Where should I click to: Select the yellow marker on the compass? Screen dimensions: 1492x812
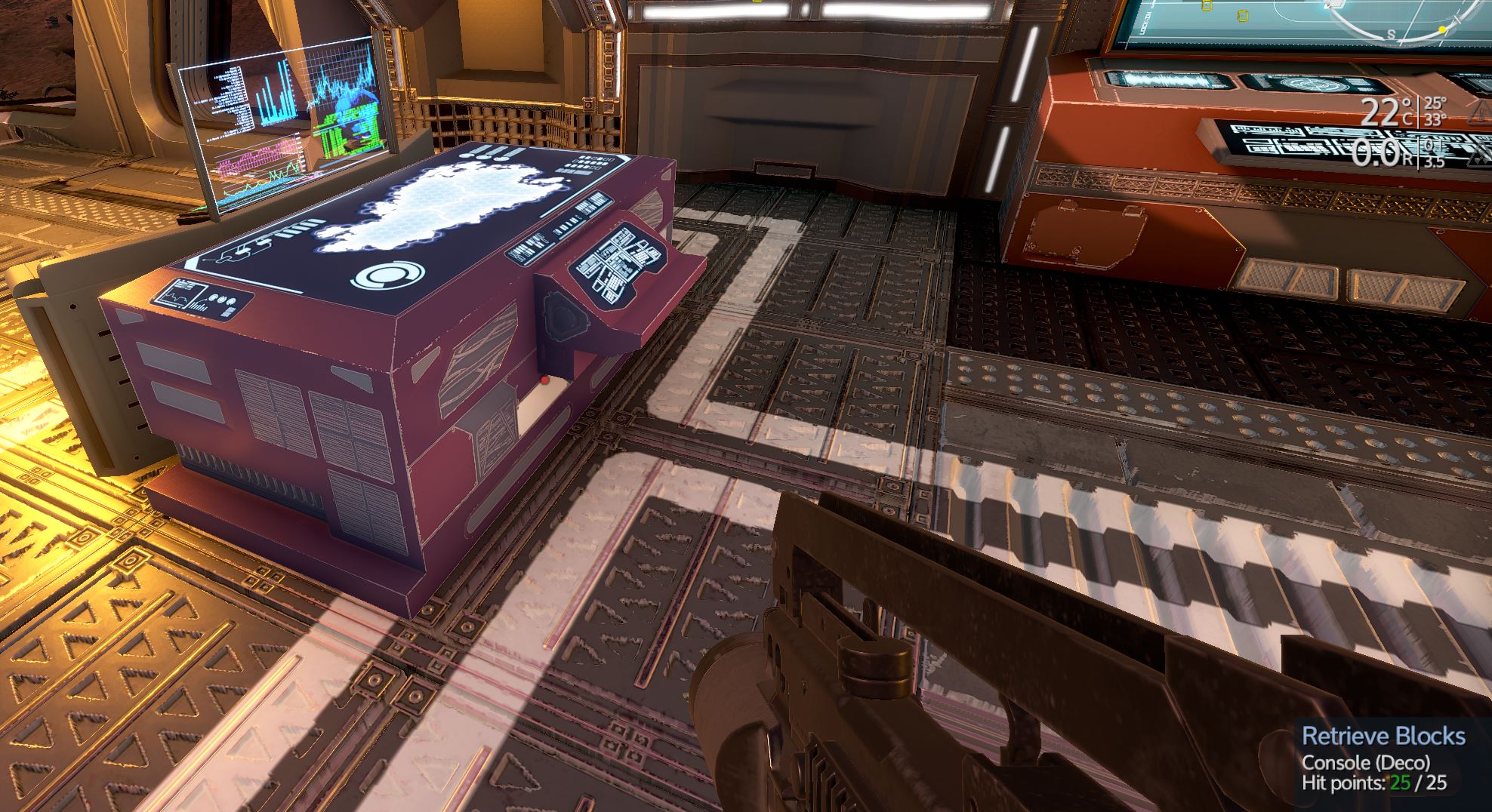point(1441,30)
